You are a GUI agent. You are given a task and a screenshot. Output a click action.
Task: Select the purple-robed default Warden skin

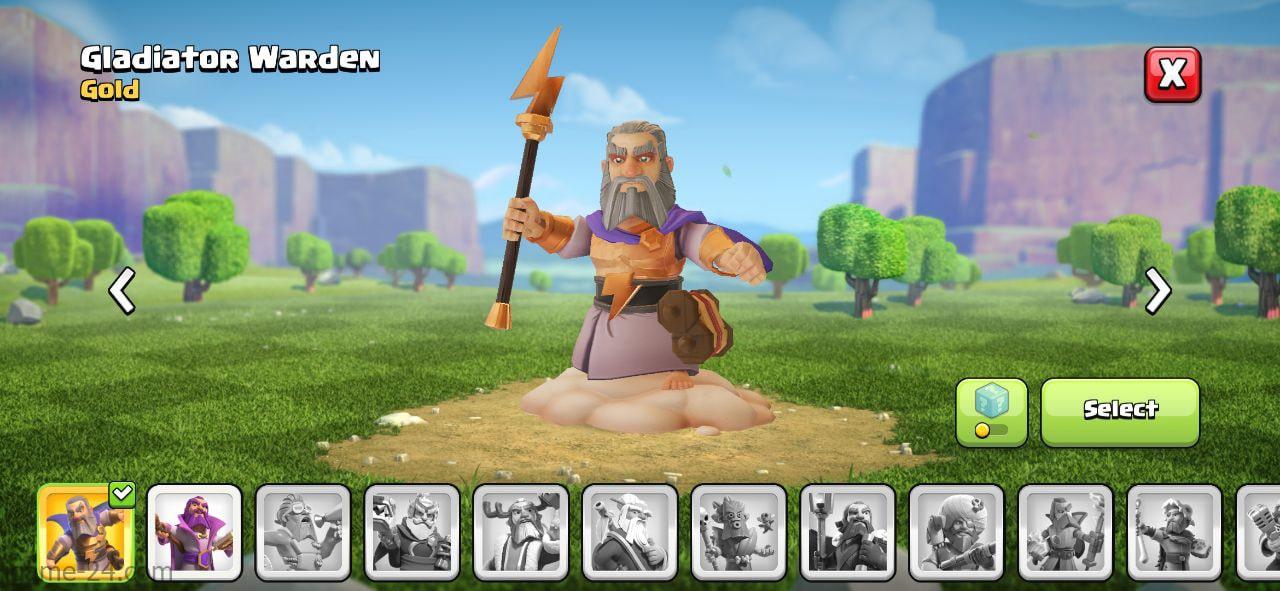click(x=194, y=532)
